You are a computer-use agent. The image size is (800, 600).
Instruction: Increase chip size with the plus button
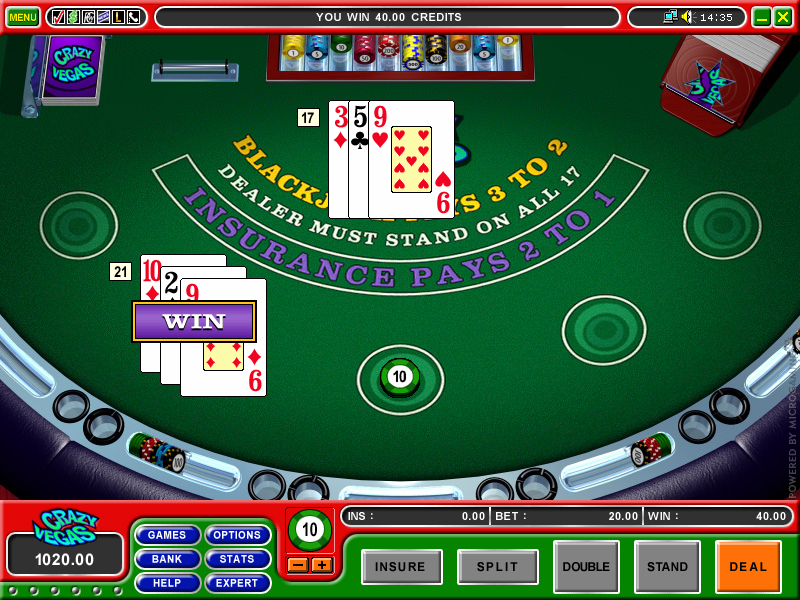[x=321, y=565]
